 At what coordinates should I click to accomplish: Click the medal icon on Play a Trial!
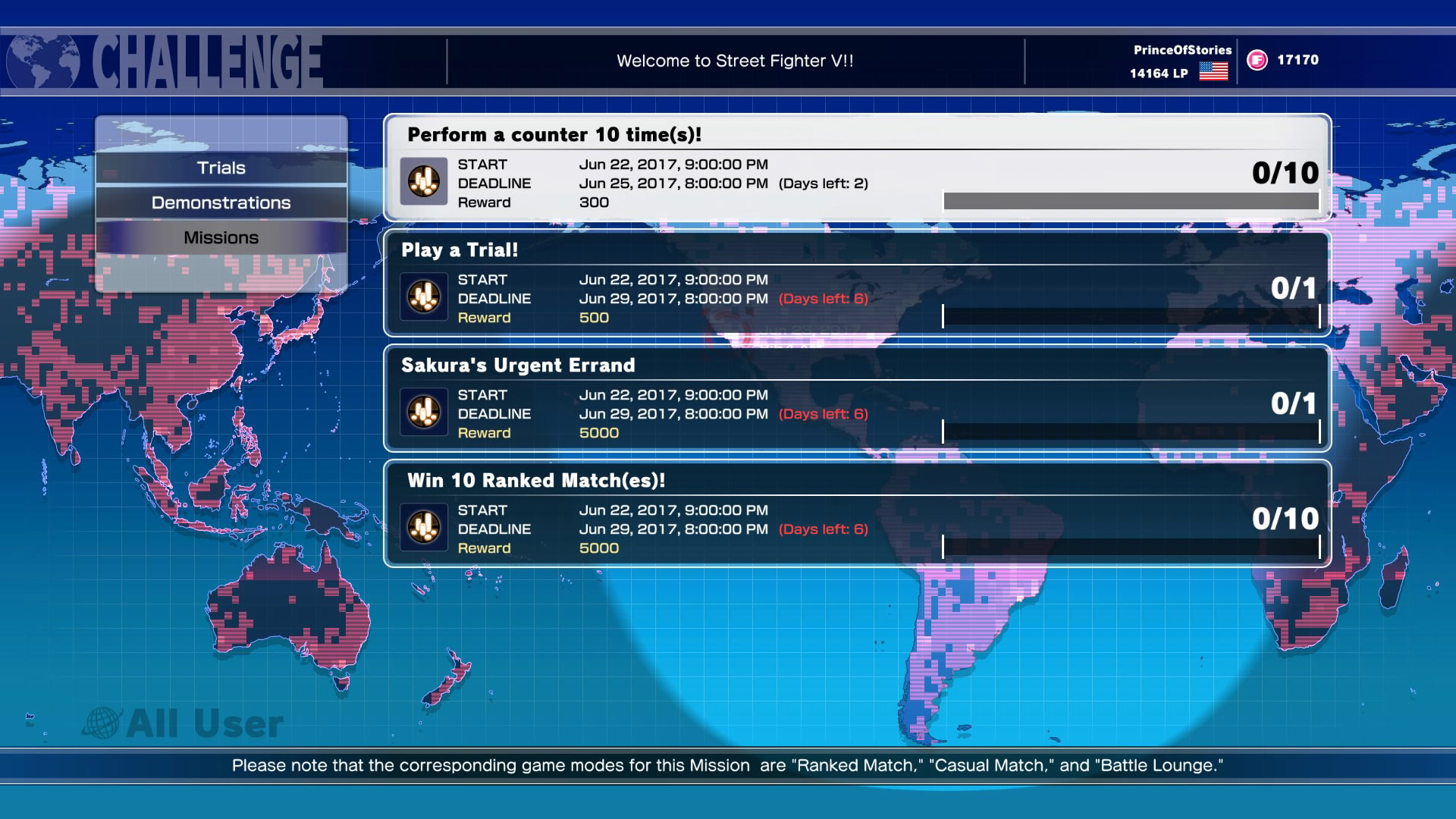[x=425, y=298]
